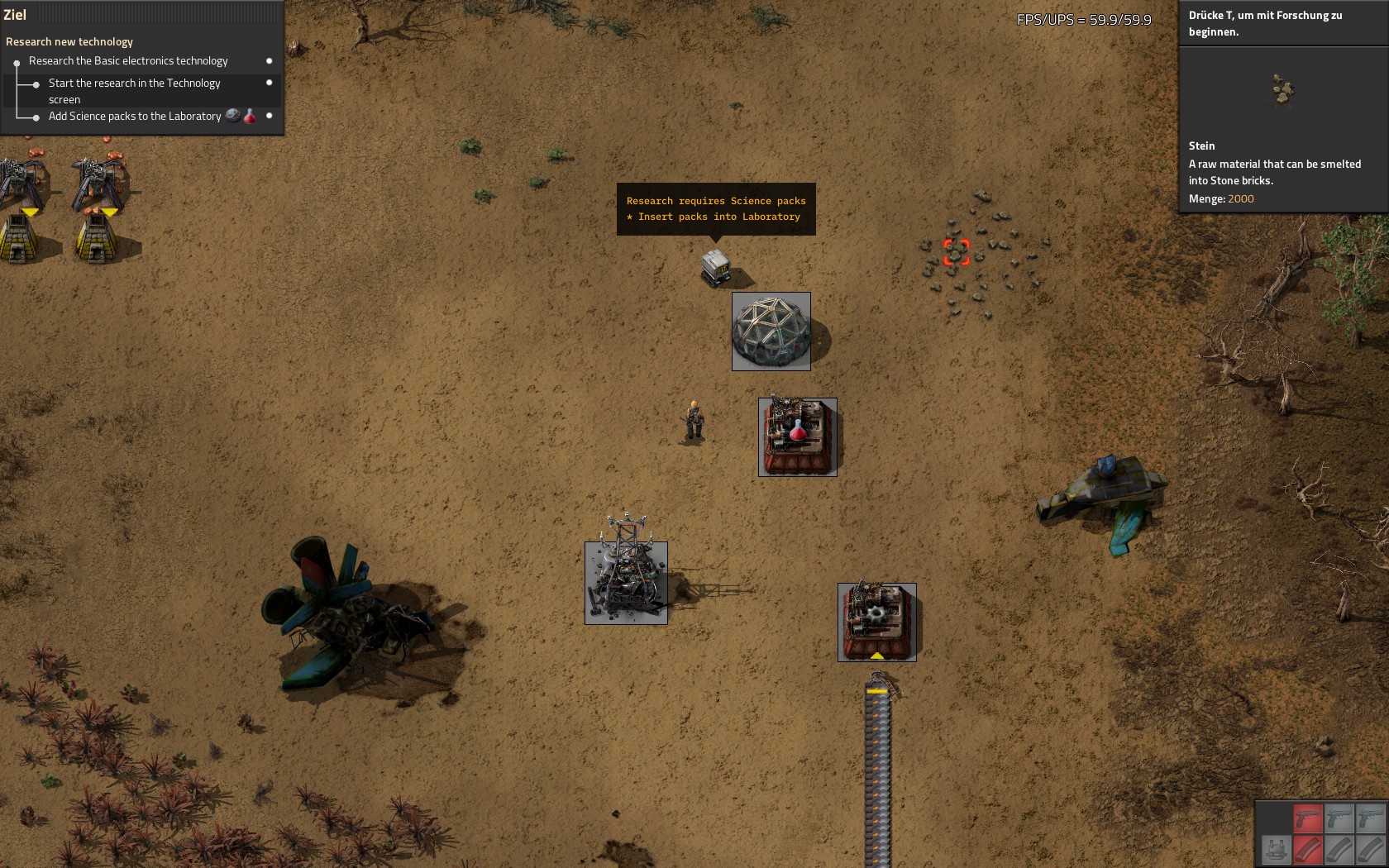1389x868 pixels.
Task: Open the armor slot in the equipment bar
Action: [1276, 849]
